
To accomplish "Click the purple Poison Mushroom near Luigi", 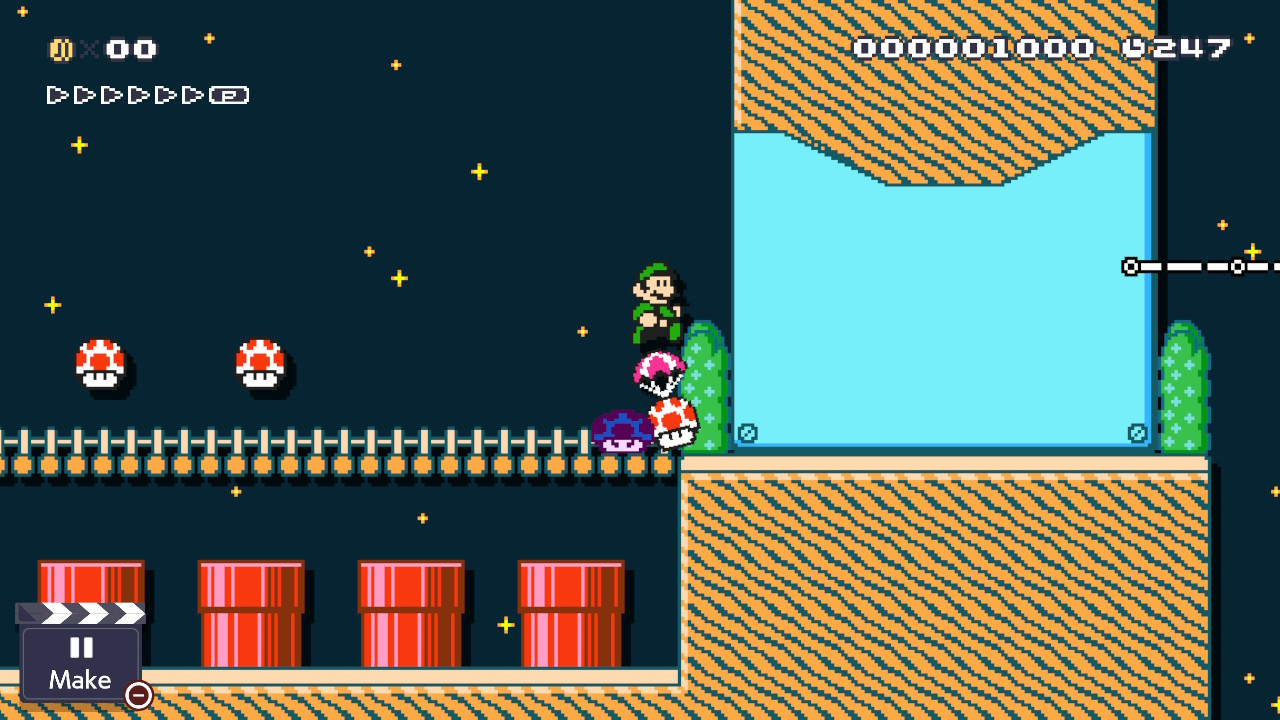I will (x=622, y=432).
